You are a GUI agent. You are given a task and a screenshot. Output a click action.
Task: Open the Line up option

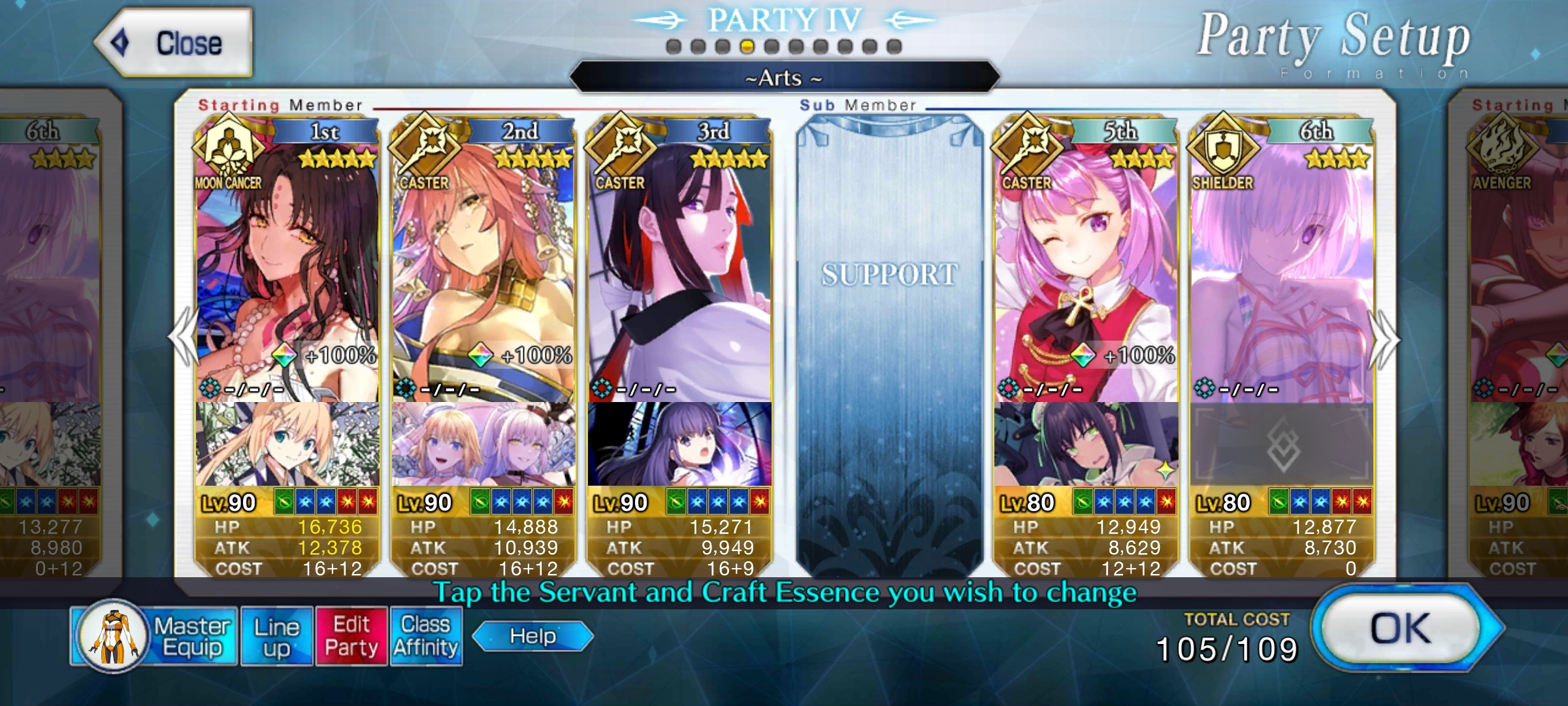(x=276, y=637)
